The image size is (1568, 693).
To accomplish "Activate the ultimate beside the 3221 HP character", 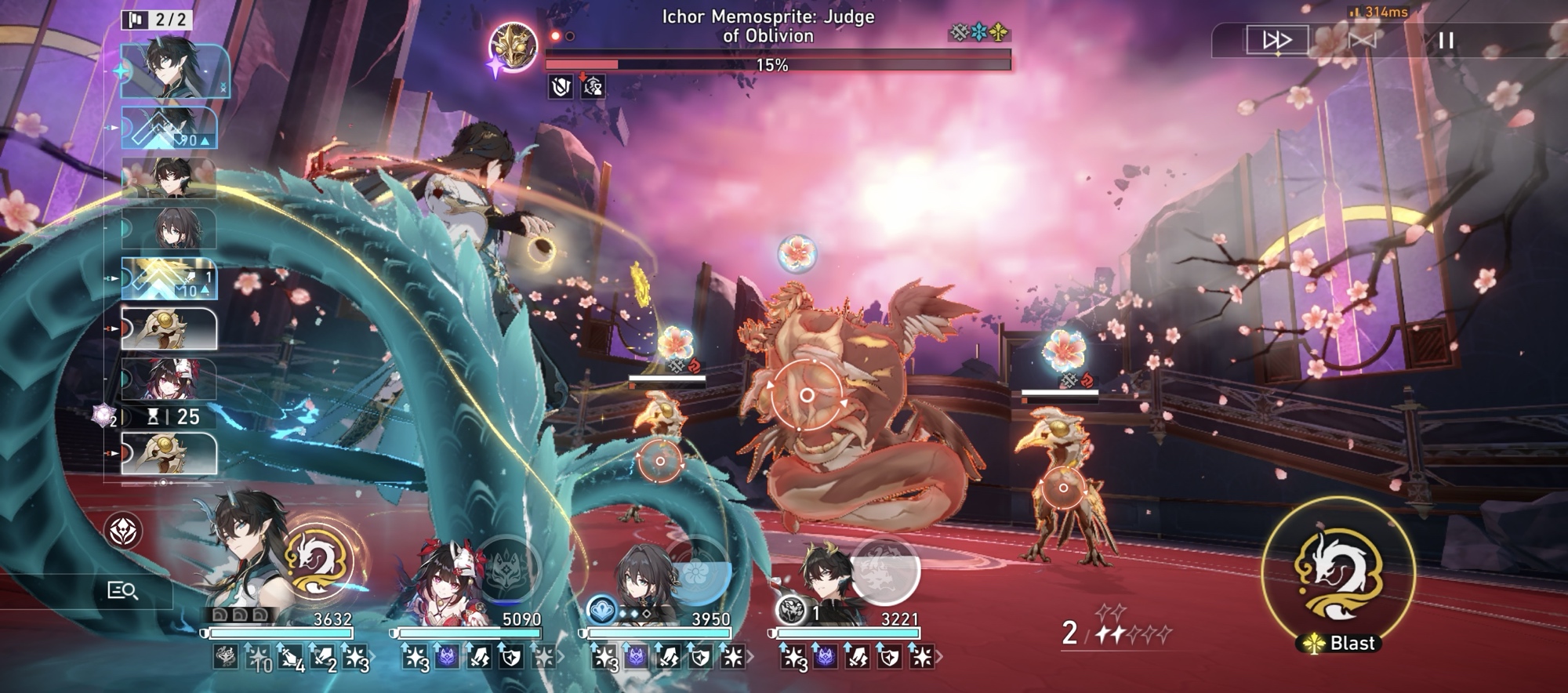I will [884, 570].
